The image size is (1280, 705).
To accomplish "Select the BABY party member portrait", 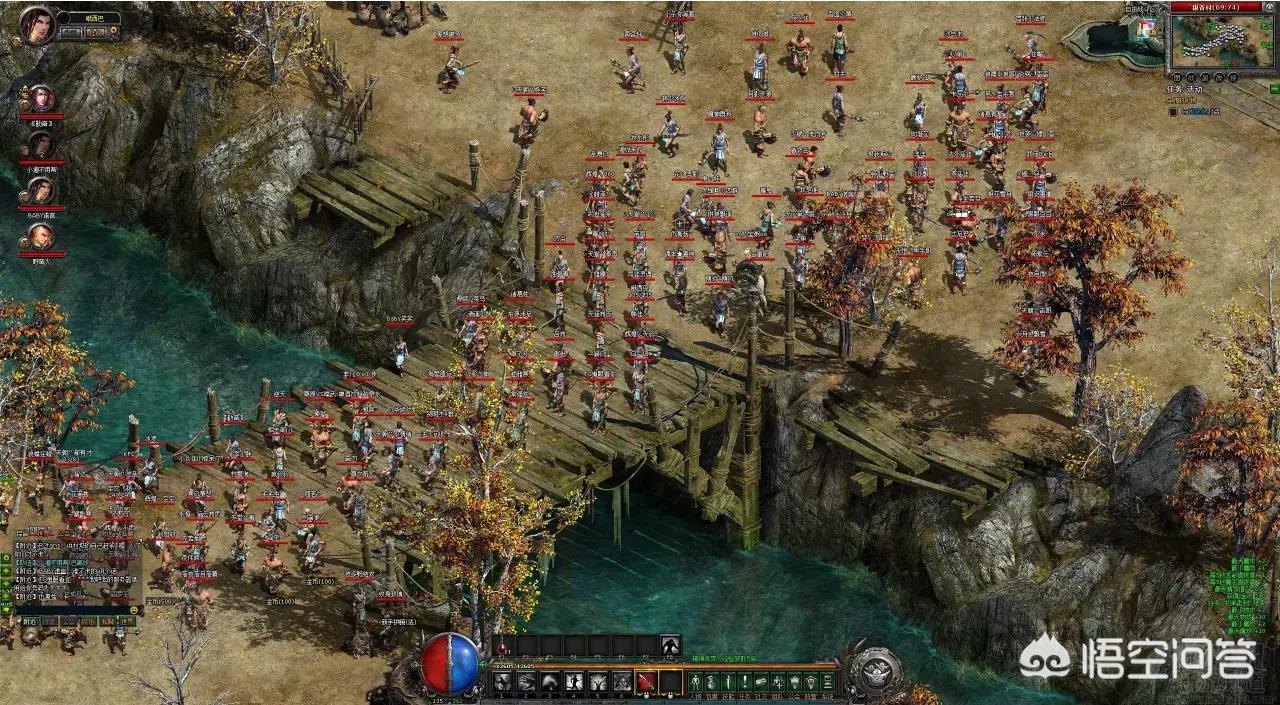I will pos(41,191).
